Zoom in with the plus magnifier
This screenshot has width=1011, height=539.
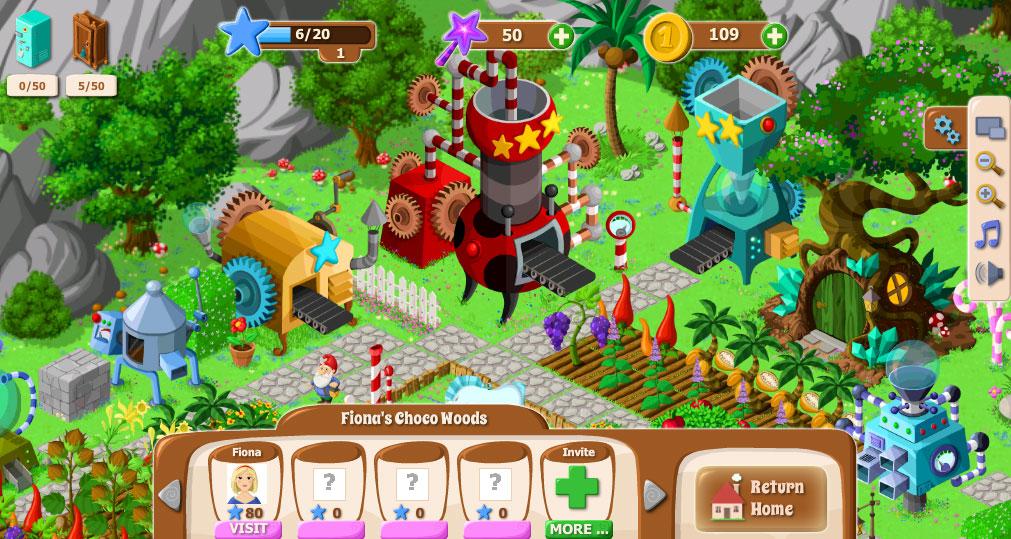(x=989, y=197)
